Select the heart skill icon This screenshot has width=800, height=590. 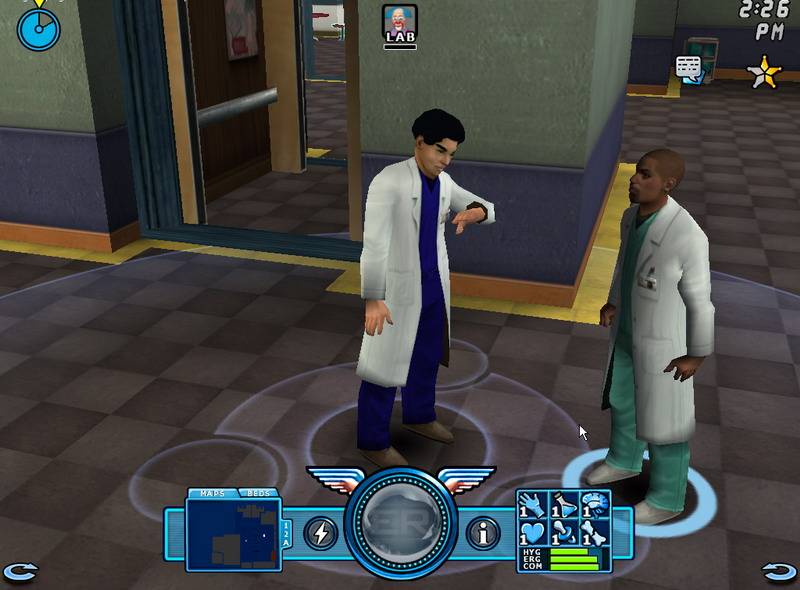tap(532, 532)
